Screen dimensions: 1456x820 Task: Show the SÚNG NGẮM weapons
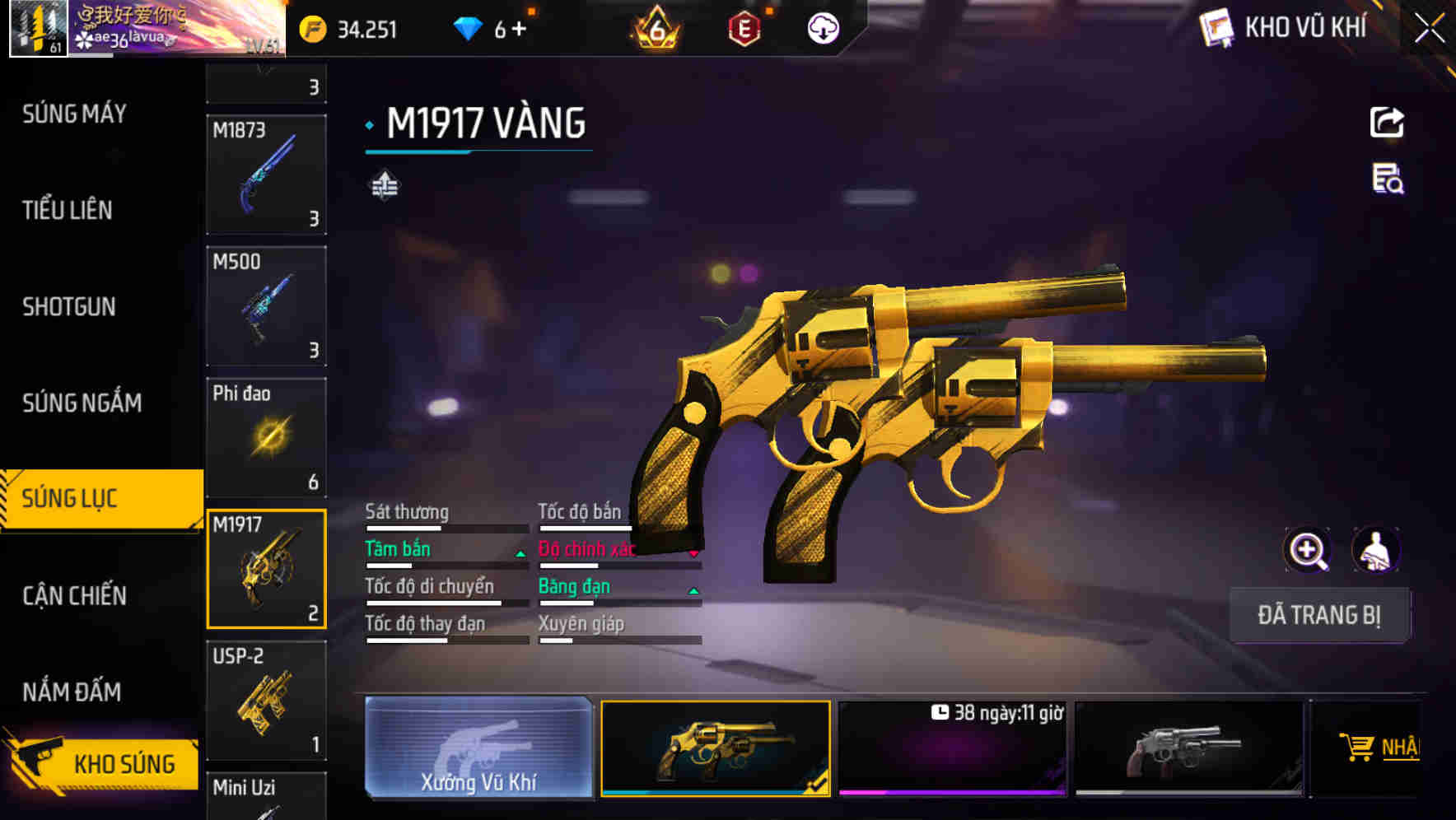[82, 403]
